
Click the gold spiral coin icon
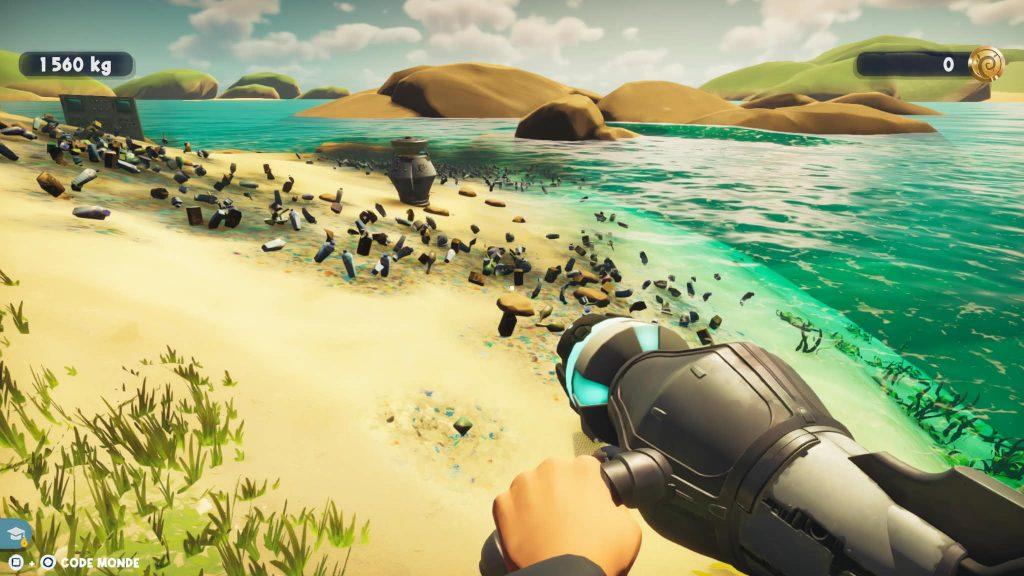986,64
